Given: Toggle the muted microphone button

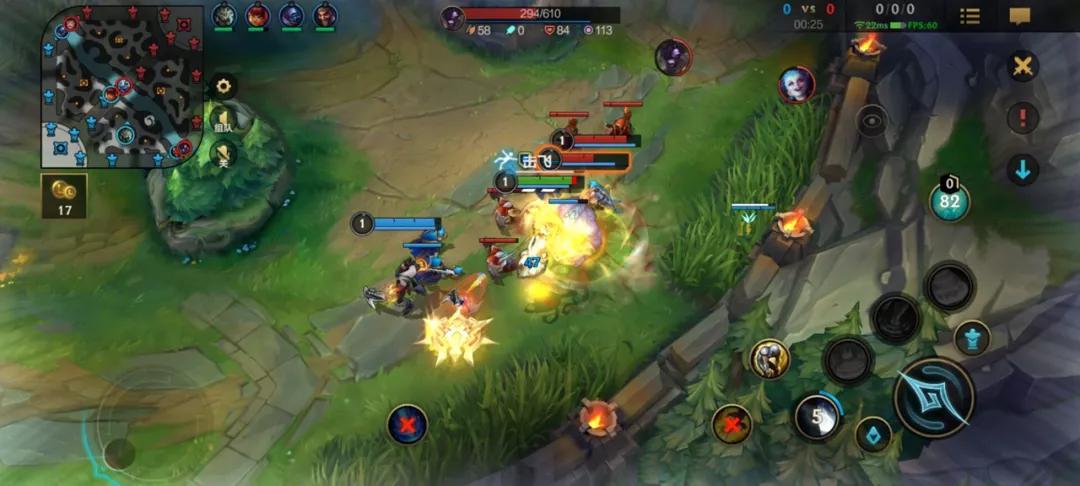Looking at the screenshot, I should pos(223,153).
